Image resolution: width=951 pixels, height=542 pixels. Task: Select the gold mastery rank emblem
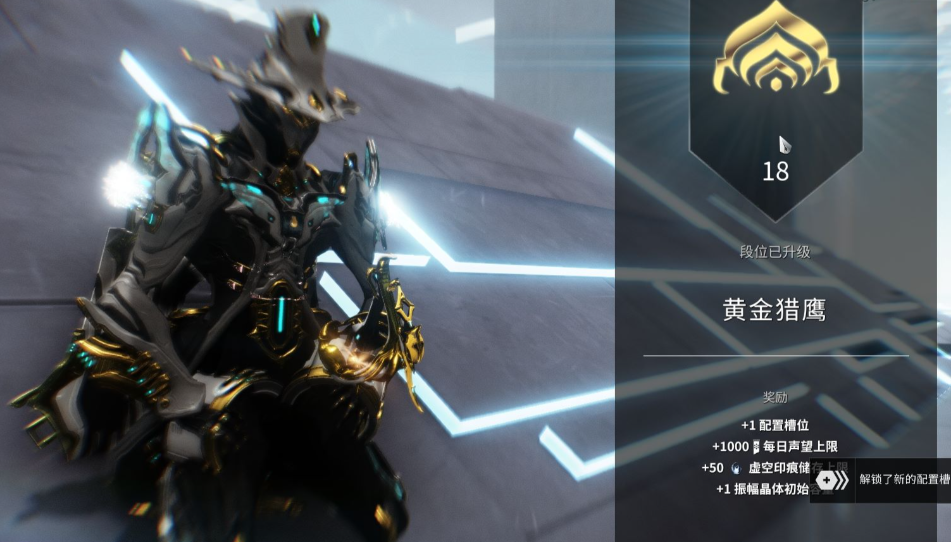pos(775,60)
